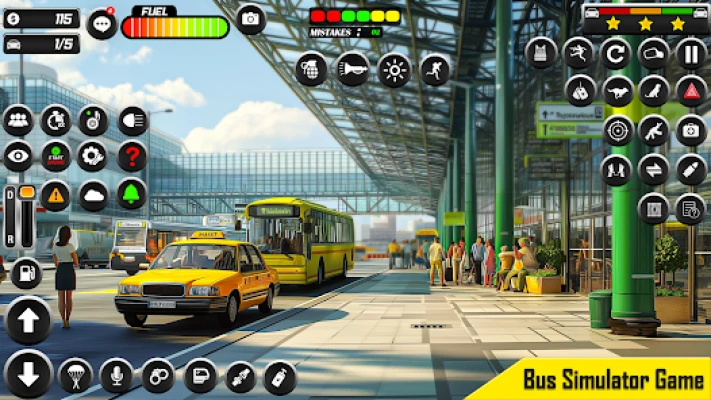Image resolution: width=711 pixels, height=400 pixels.
Task: Select the handcuffs icon
Action: [x=157, y=376]
